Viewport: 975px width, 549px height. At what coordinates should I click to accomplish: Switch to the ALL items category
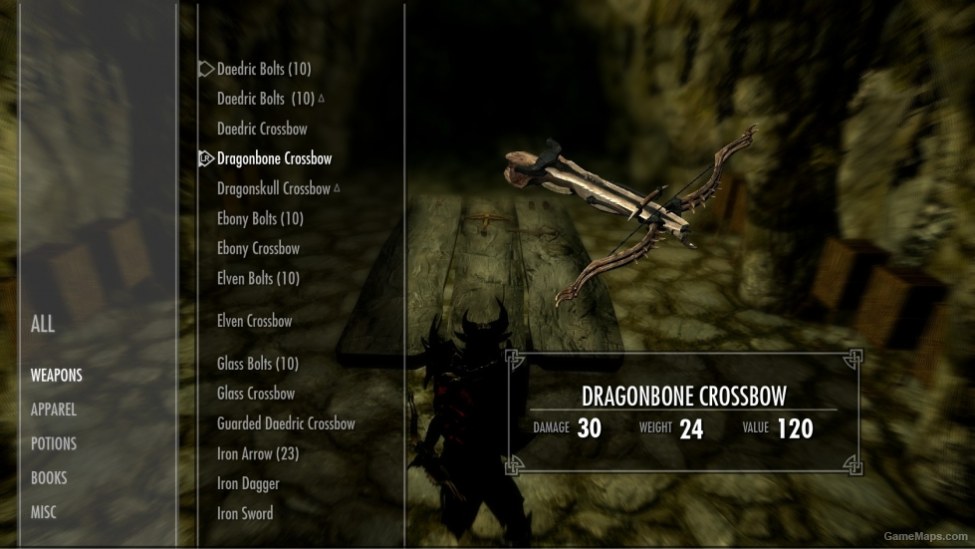(x=43, y=325)
